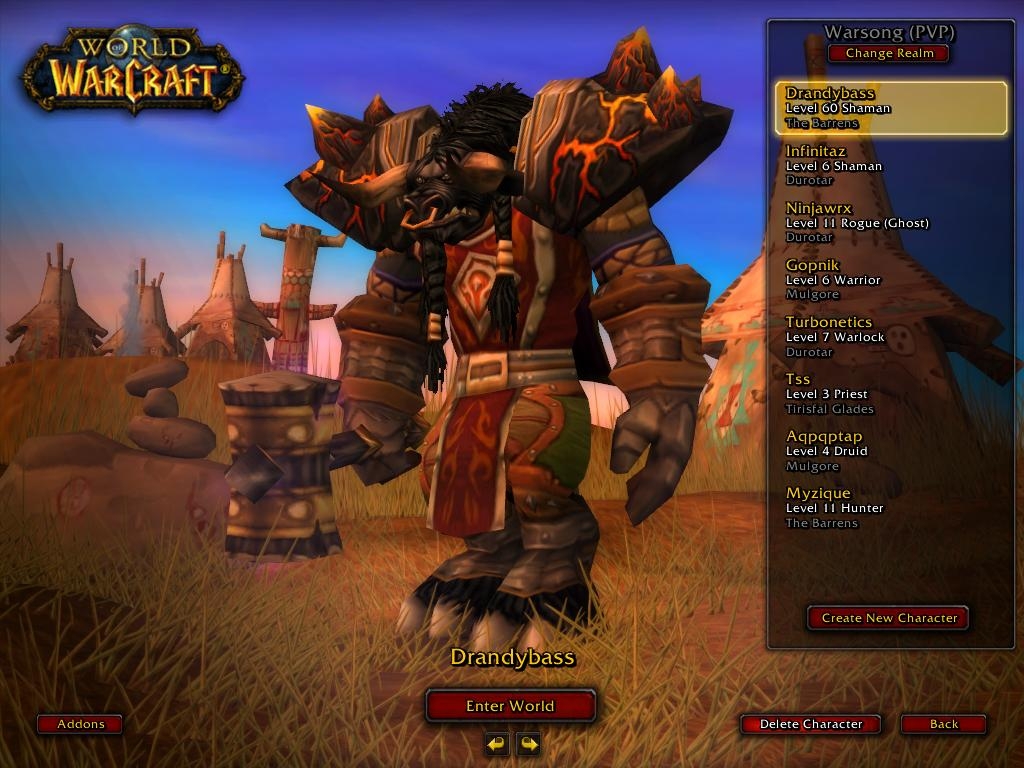Choose the character Infinitaz

pyautogui.click(x=891, y=165)
